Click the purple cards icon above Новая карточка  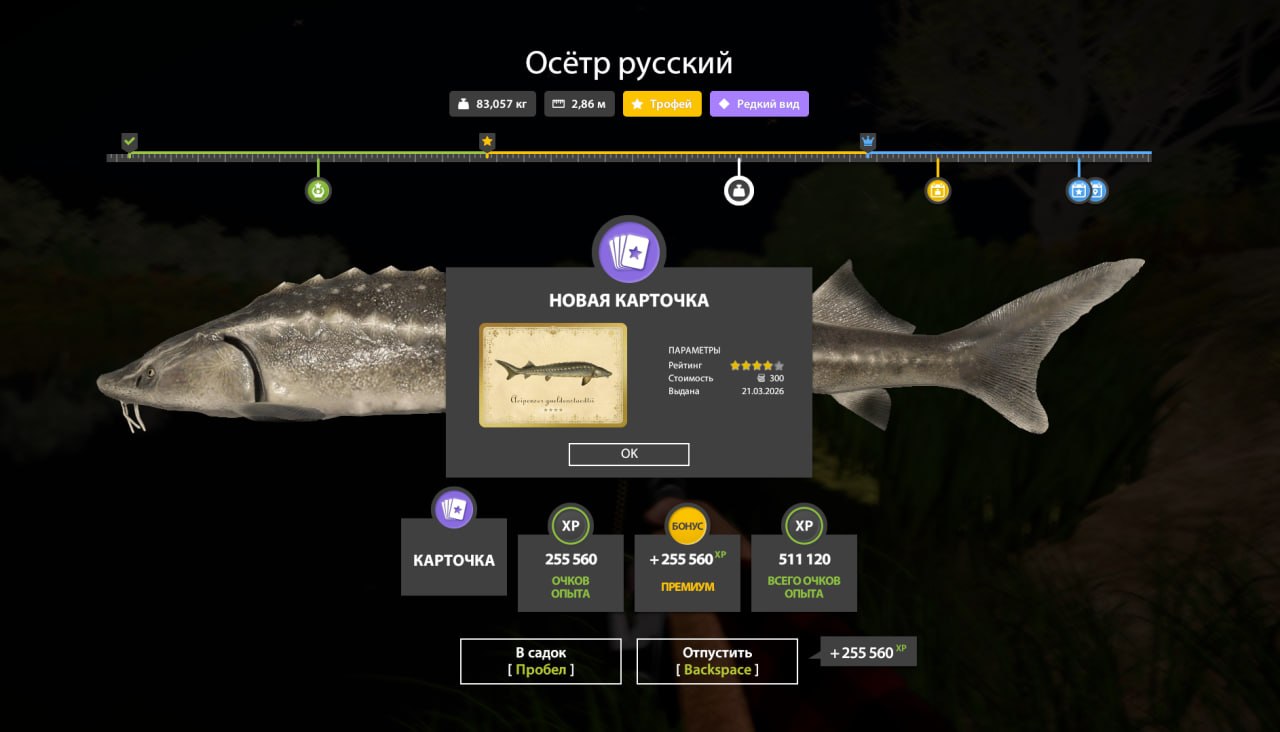[x=629, y=251]
